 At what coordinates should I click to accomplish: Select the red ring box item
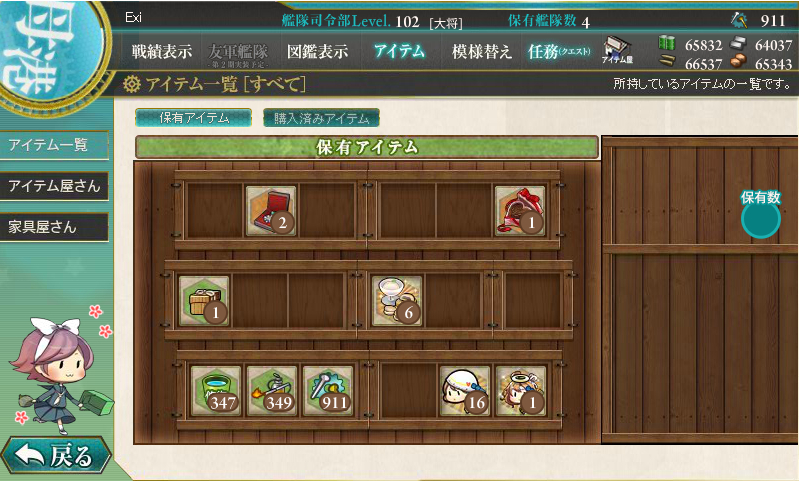pos(271,210)
